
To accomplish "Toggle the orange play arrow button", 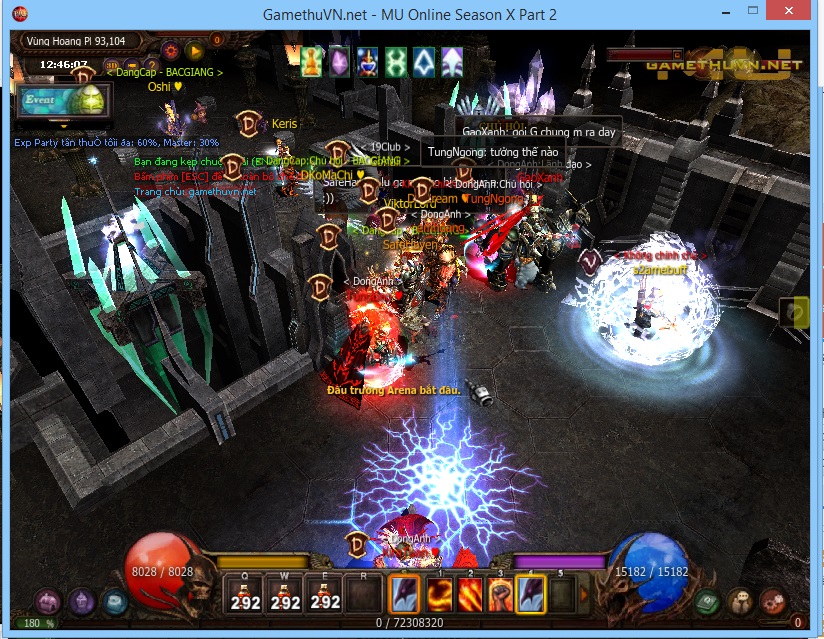I will point(195,50).
